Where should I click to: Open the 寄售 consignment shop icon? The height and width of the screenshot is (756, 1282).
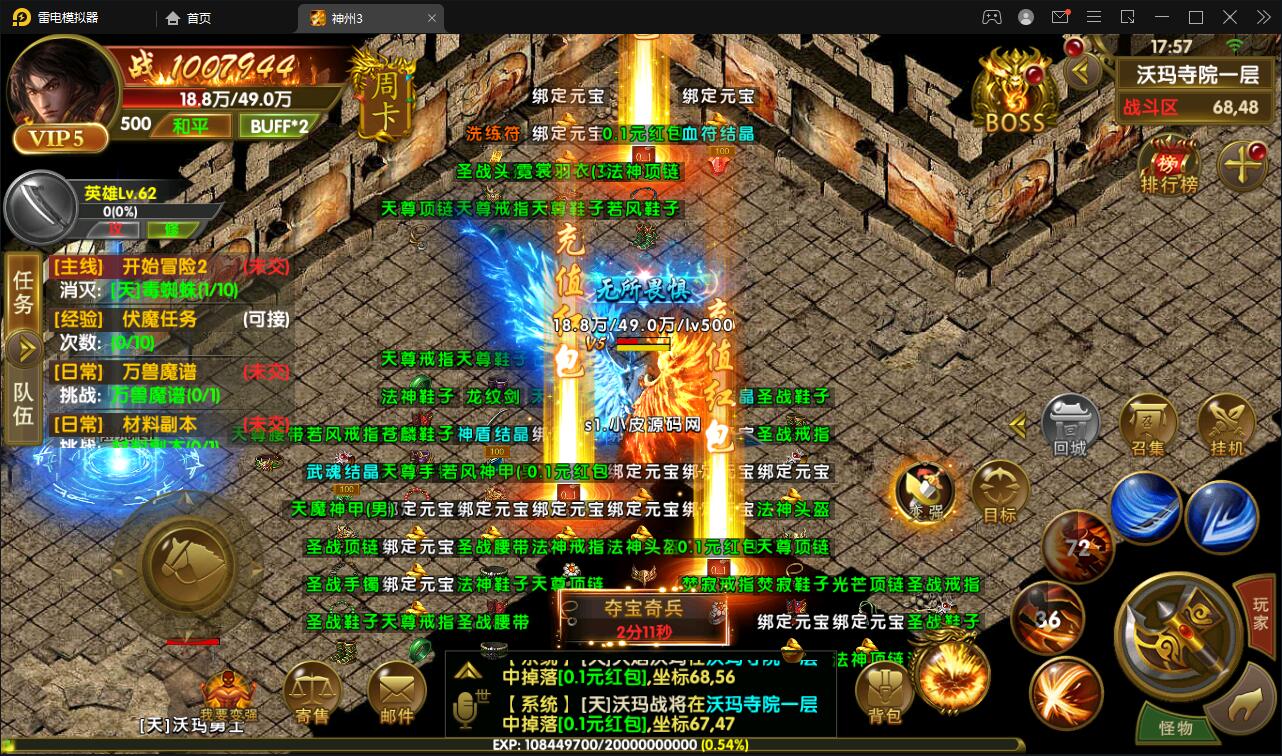[x=312, y=690]
